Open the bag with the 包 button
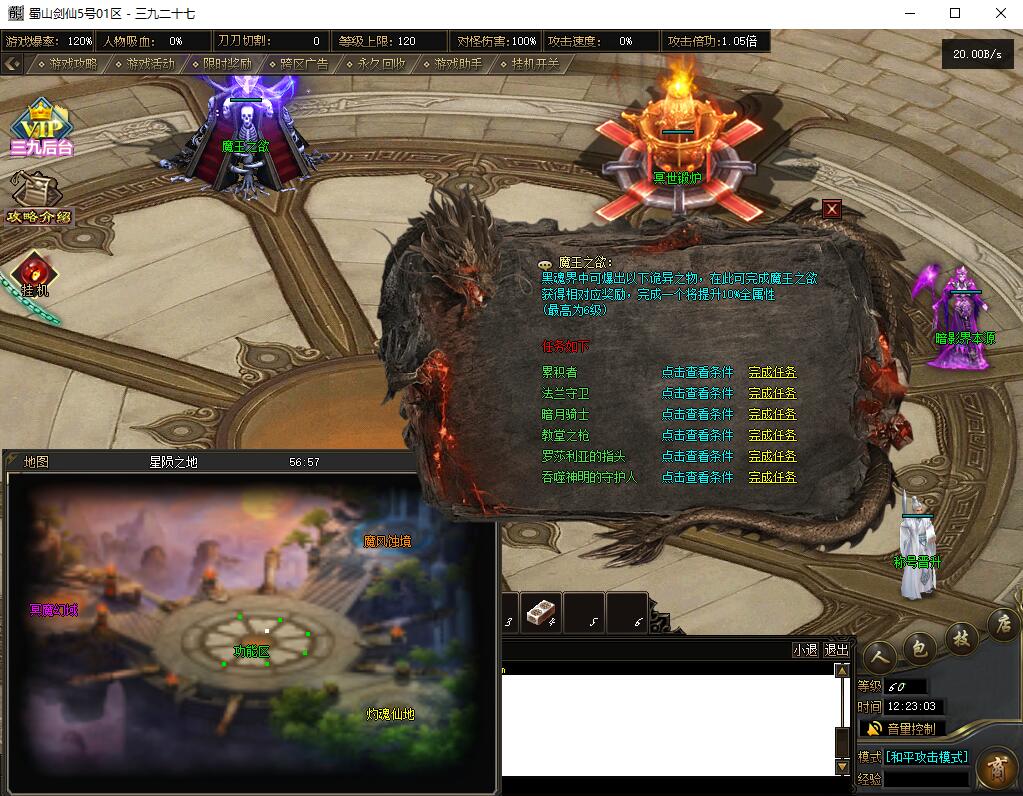Image resolution: width=1023 pixels, height=796 pixels. (x=919, y=649)
